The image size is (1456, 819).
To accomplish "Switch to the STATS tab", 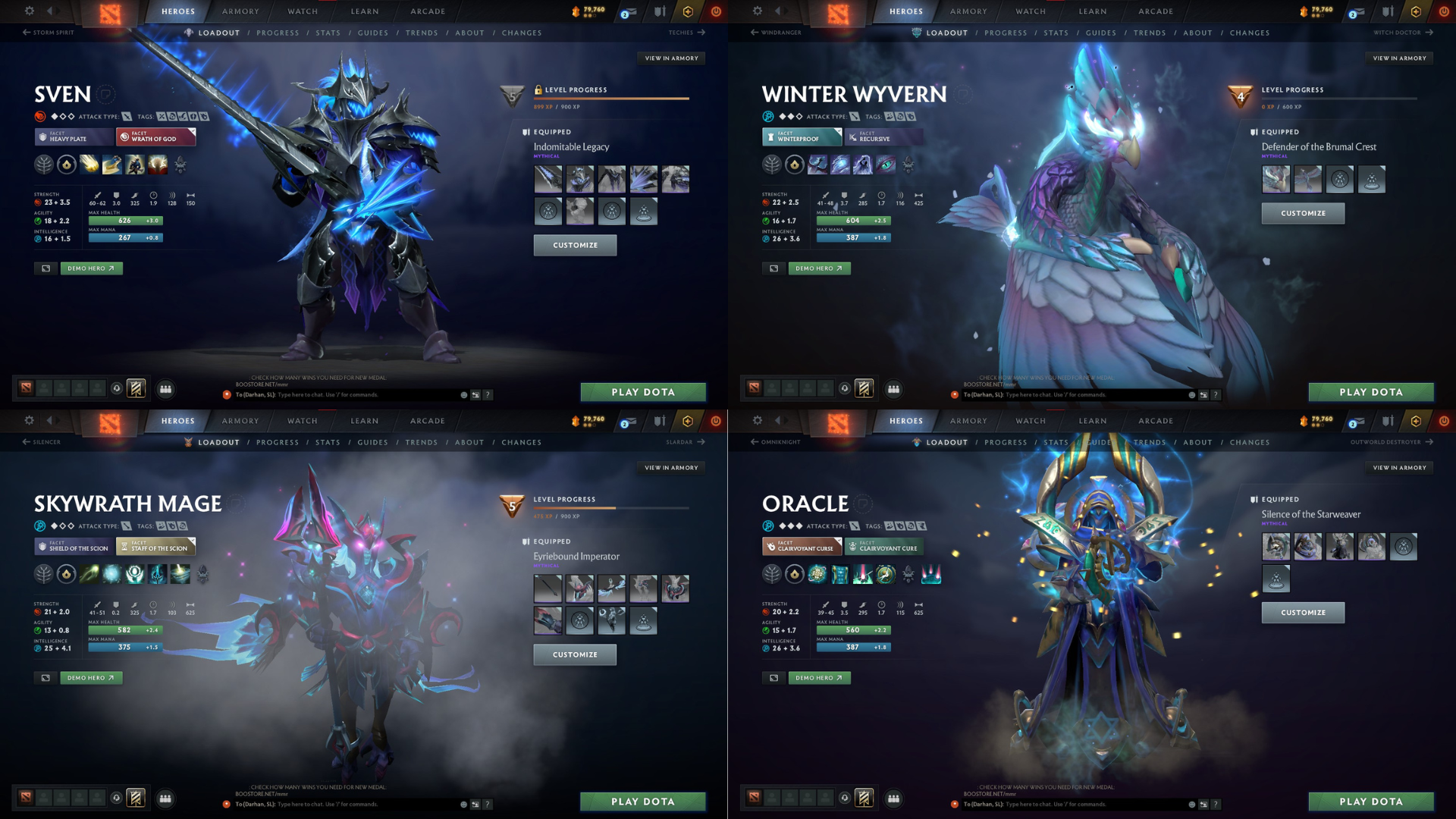I will click(328, 33).
